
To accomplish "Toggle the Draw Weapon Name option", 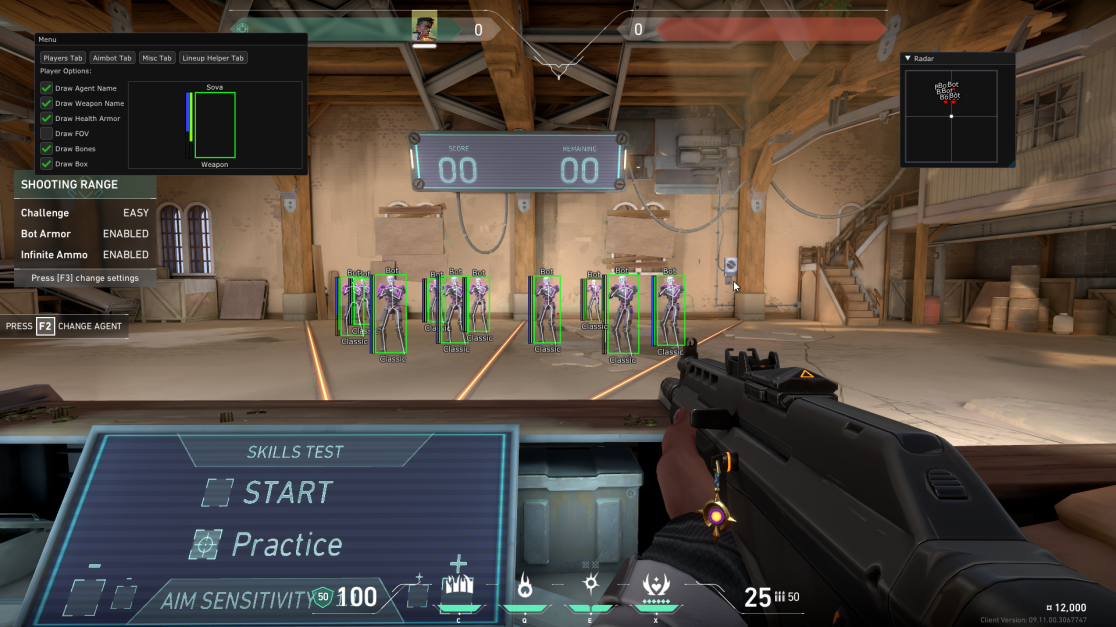I will click(47, 103).
